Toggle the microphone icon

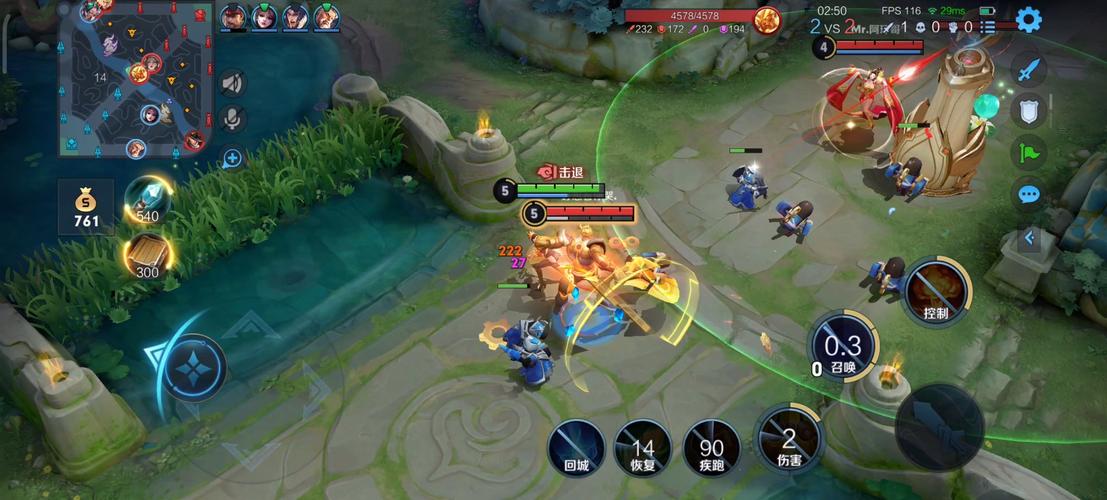click(x=232, y=119)
